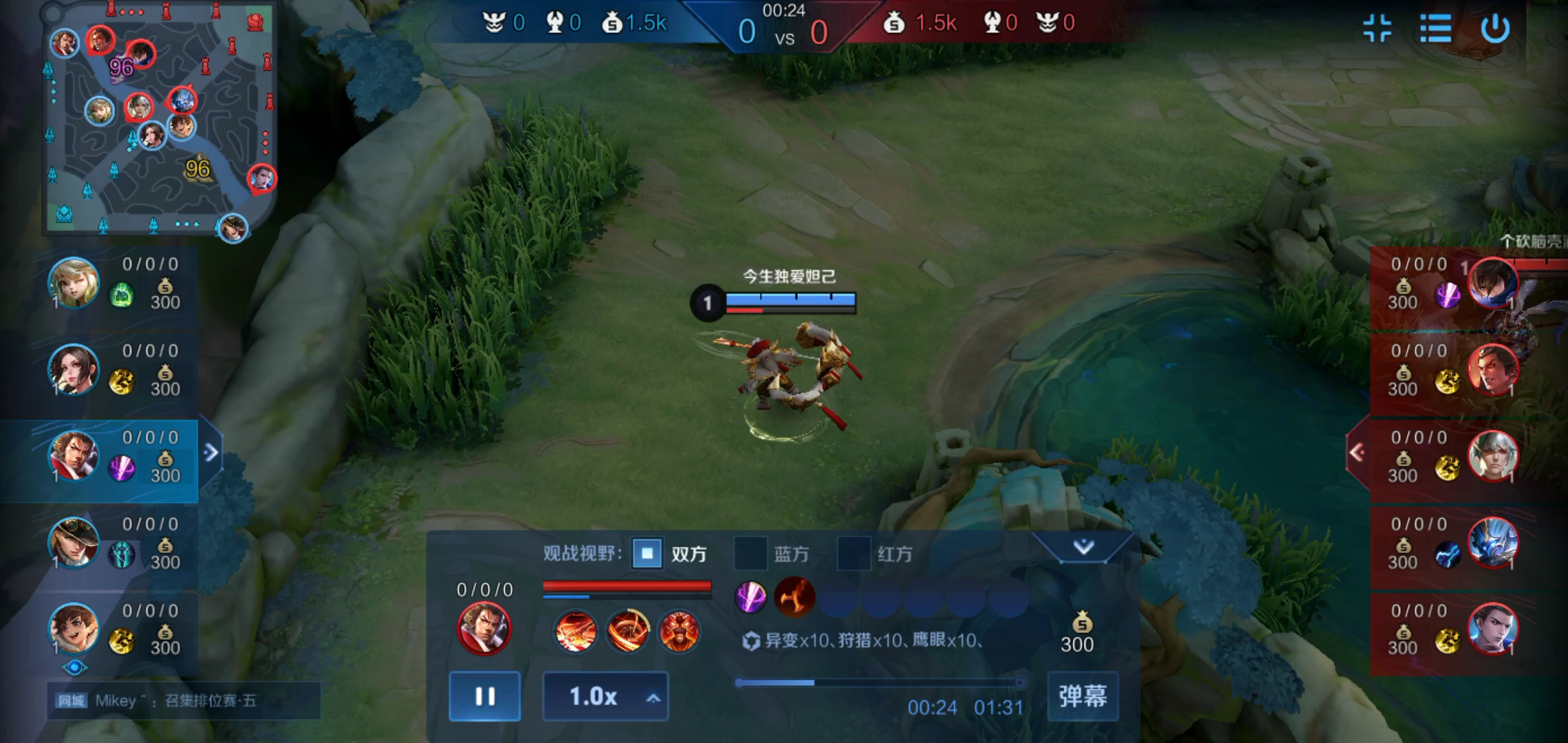Toggle the 弹幕 bullet comments button
This screenshot has width=1568, height=743.
[1082, 696]
